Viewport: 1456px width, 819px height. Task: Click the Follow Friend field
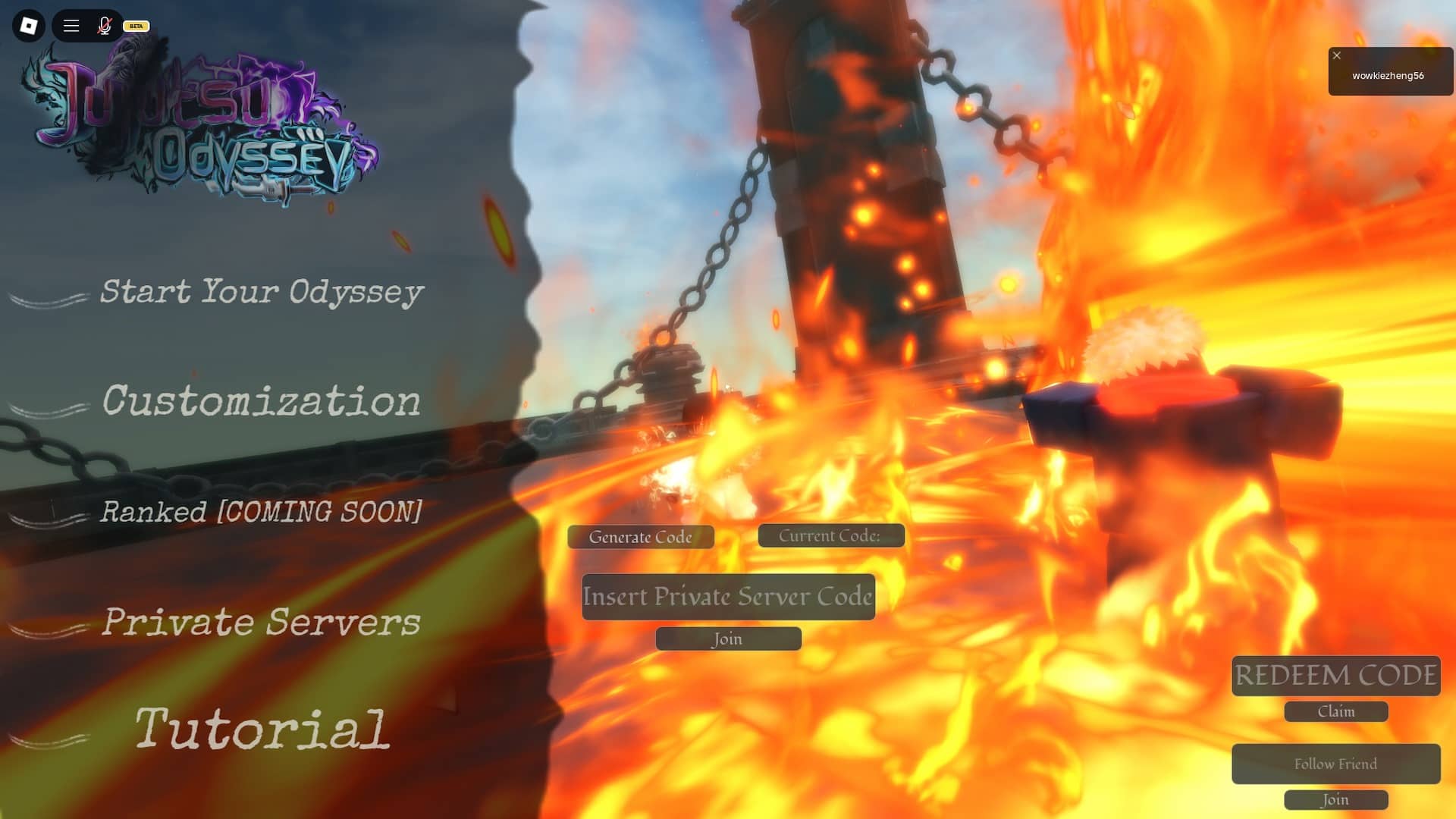pos(1335,764)
